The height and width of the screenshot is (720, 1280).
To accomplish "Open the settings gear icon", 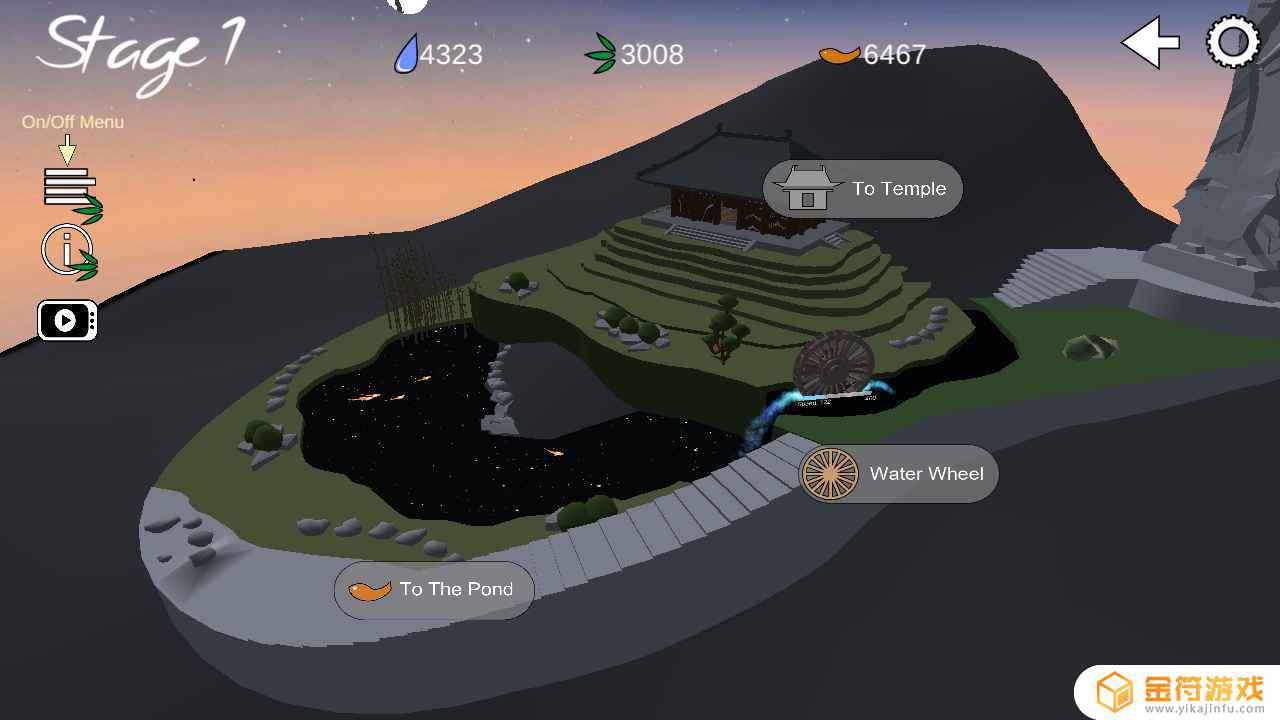I will [1233, 42].
